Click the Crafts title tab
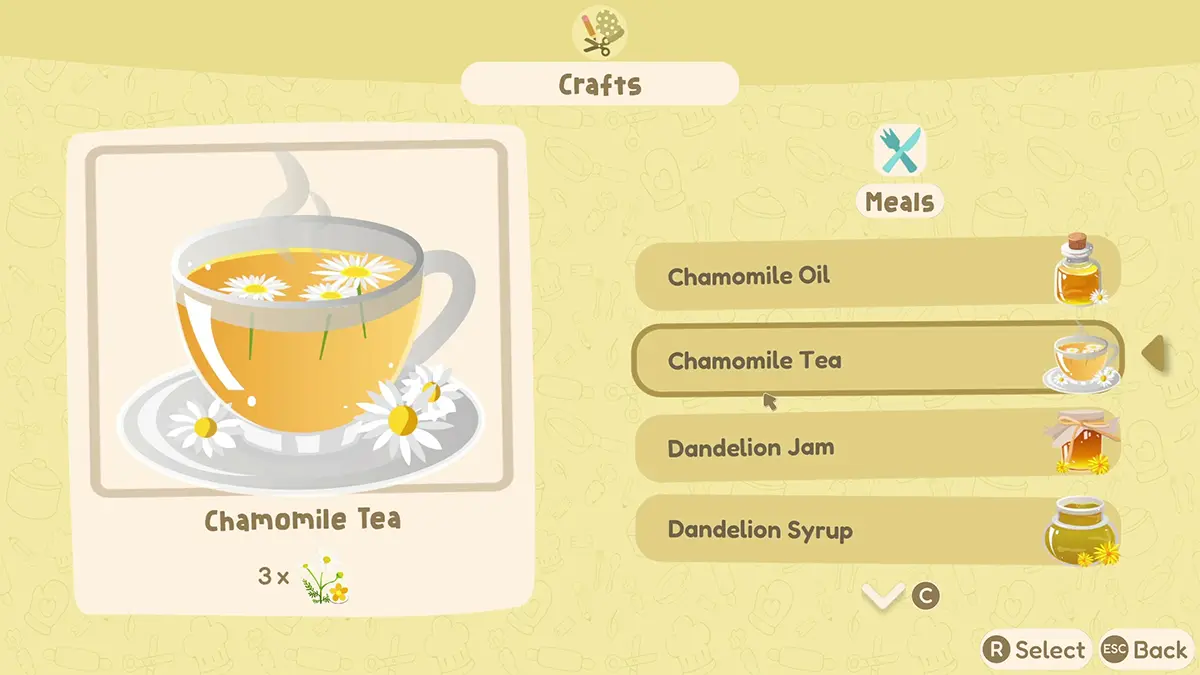This screenshot has width=1200, height=675. [599, 84]
